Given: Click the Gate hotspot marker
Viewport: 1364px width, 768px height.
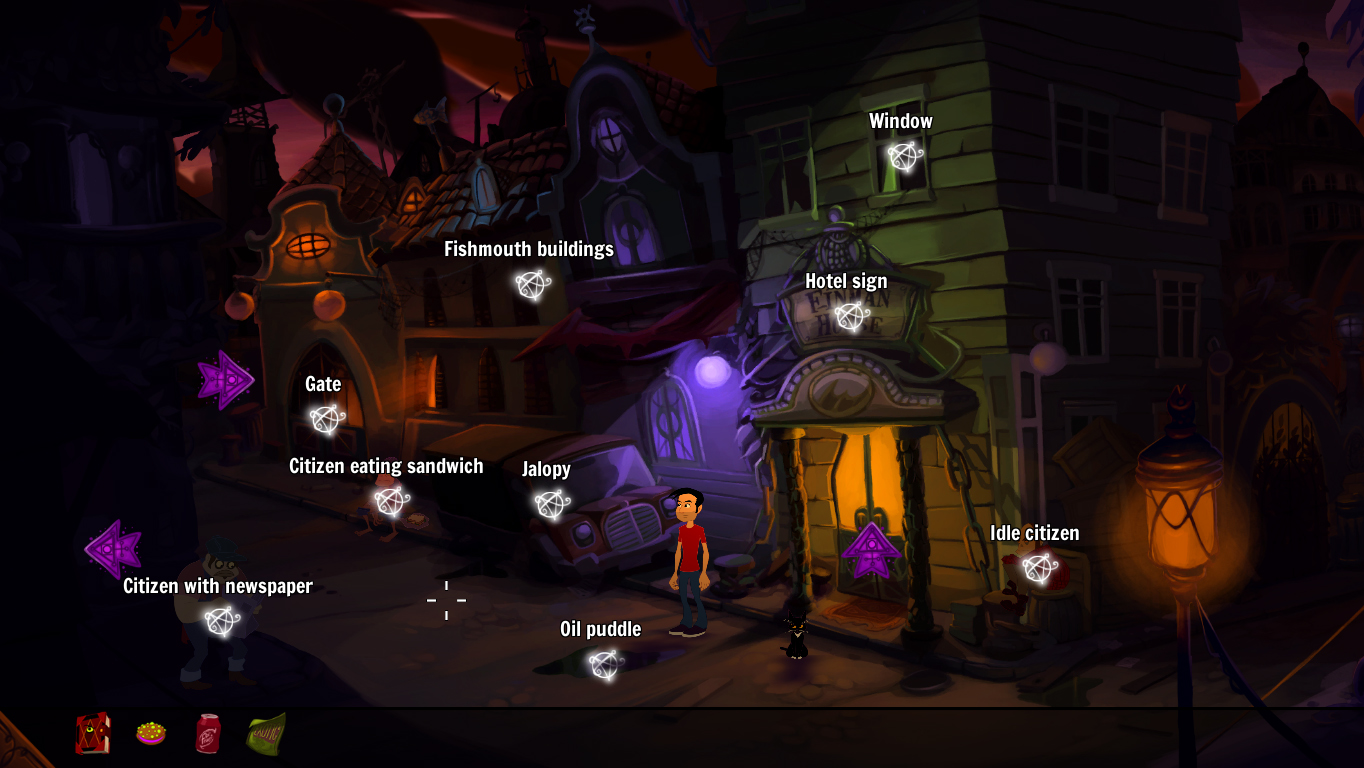Looking at the screenshot, I should pyautogui.click(x=324, y=419).
